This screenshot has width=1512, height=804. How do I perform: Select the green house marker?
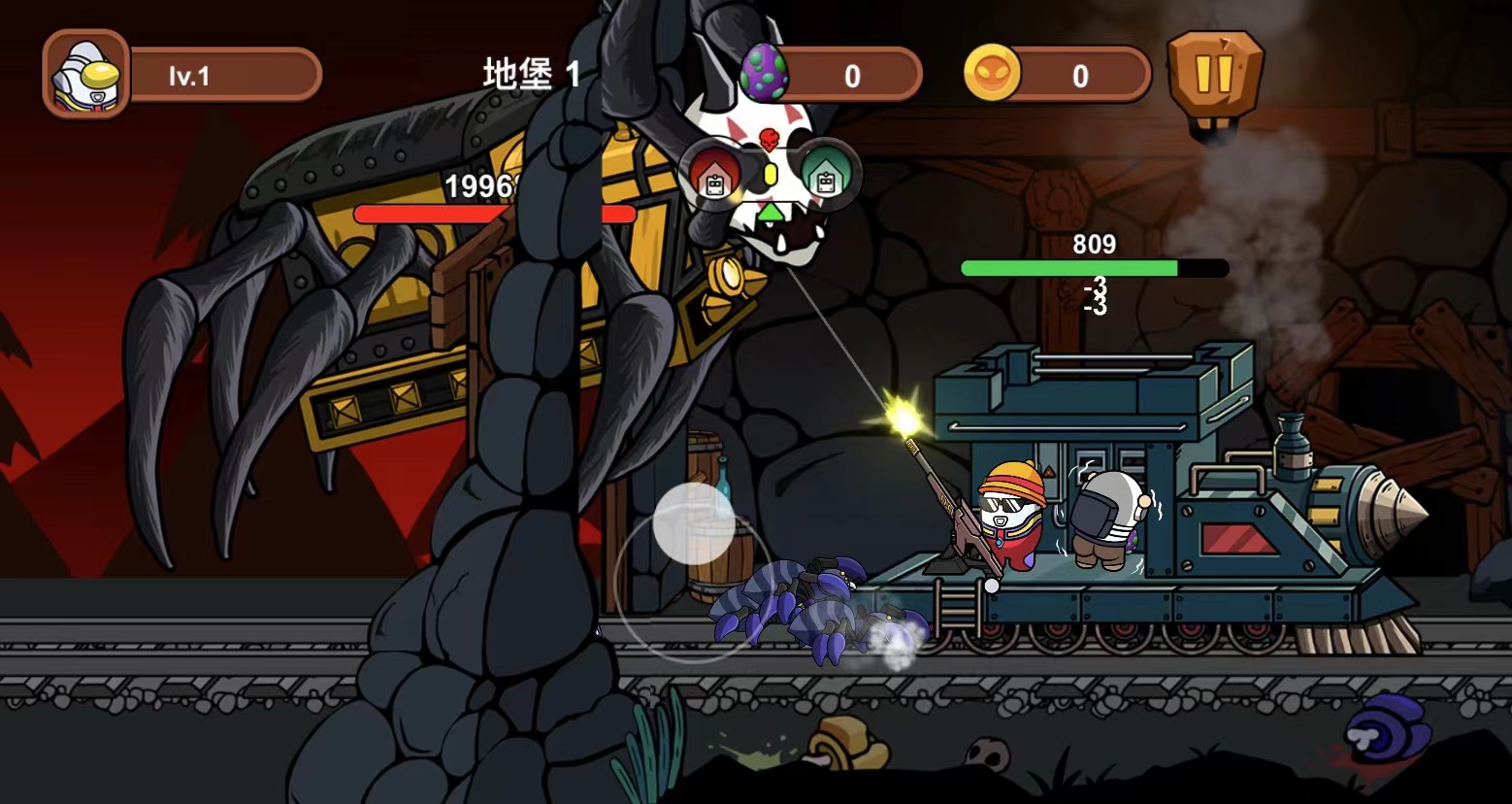[x=826, y=174]
